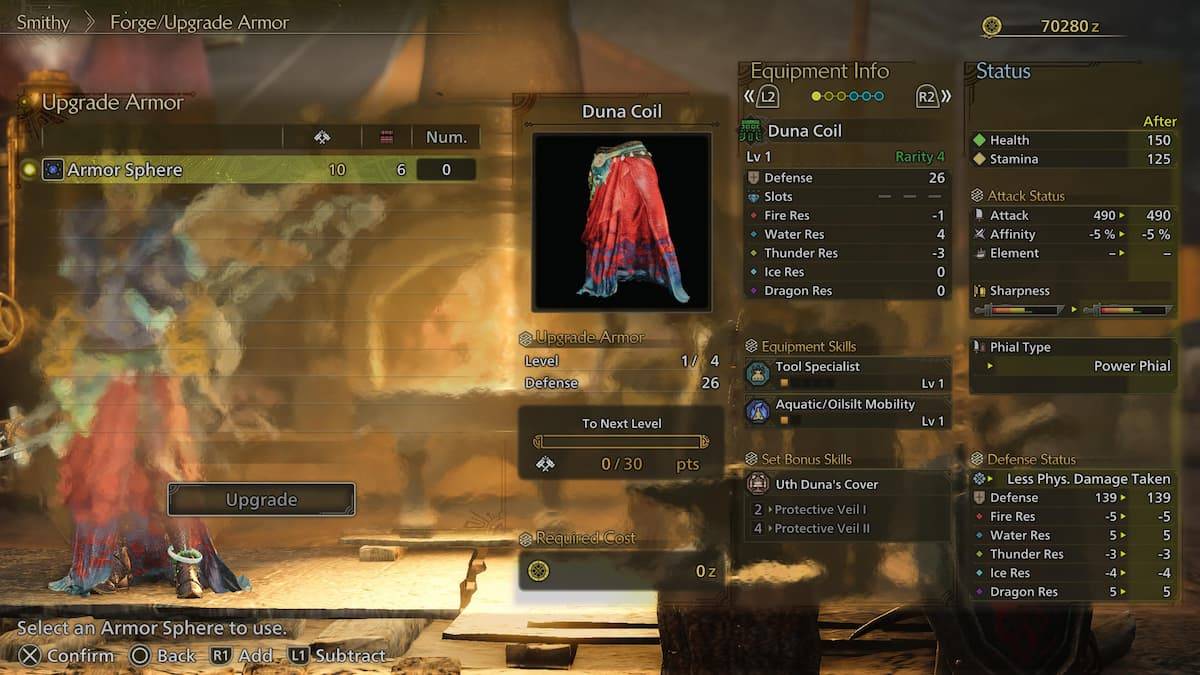This screenshot has height=675, width=1200.
Task: Choose the Aquatic/Oilsilt Mobility skill entry
Action: point(847,412)
